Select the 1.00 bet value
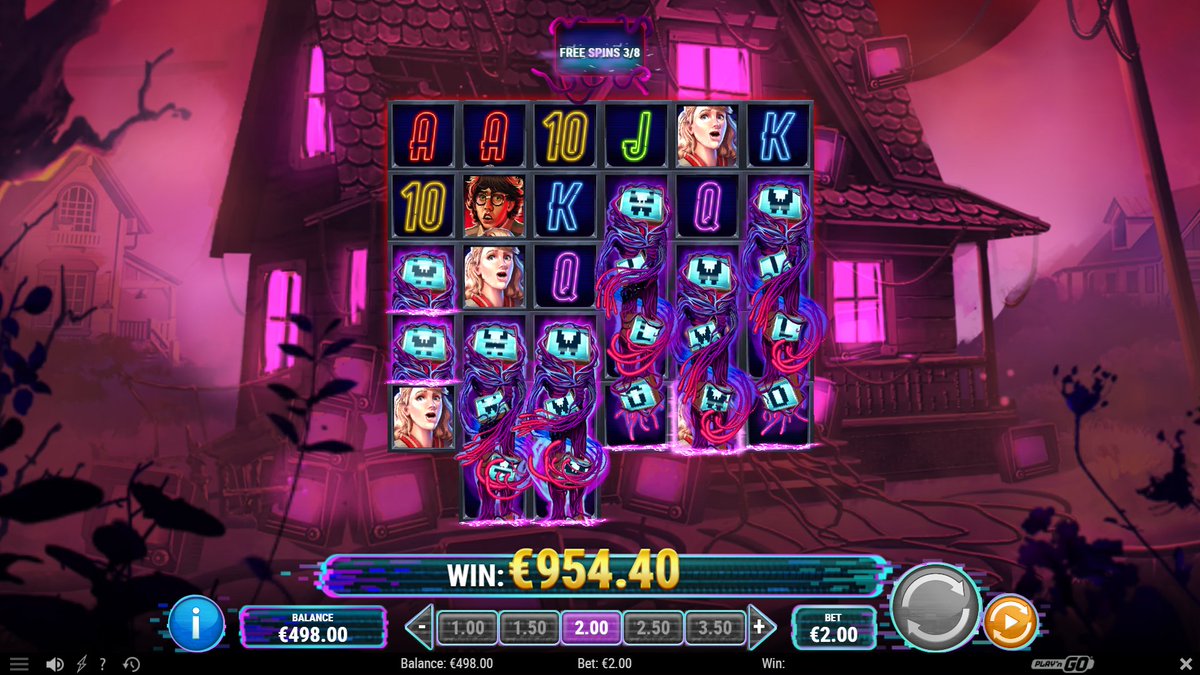This screenshot has height=675, width=1200. (467, 628)
